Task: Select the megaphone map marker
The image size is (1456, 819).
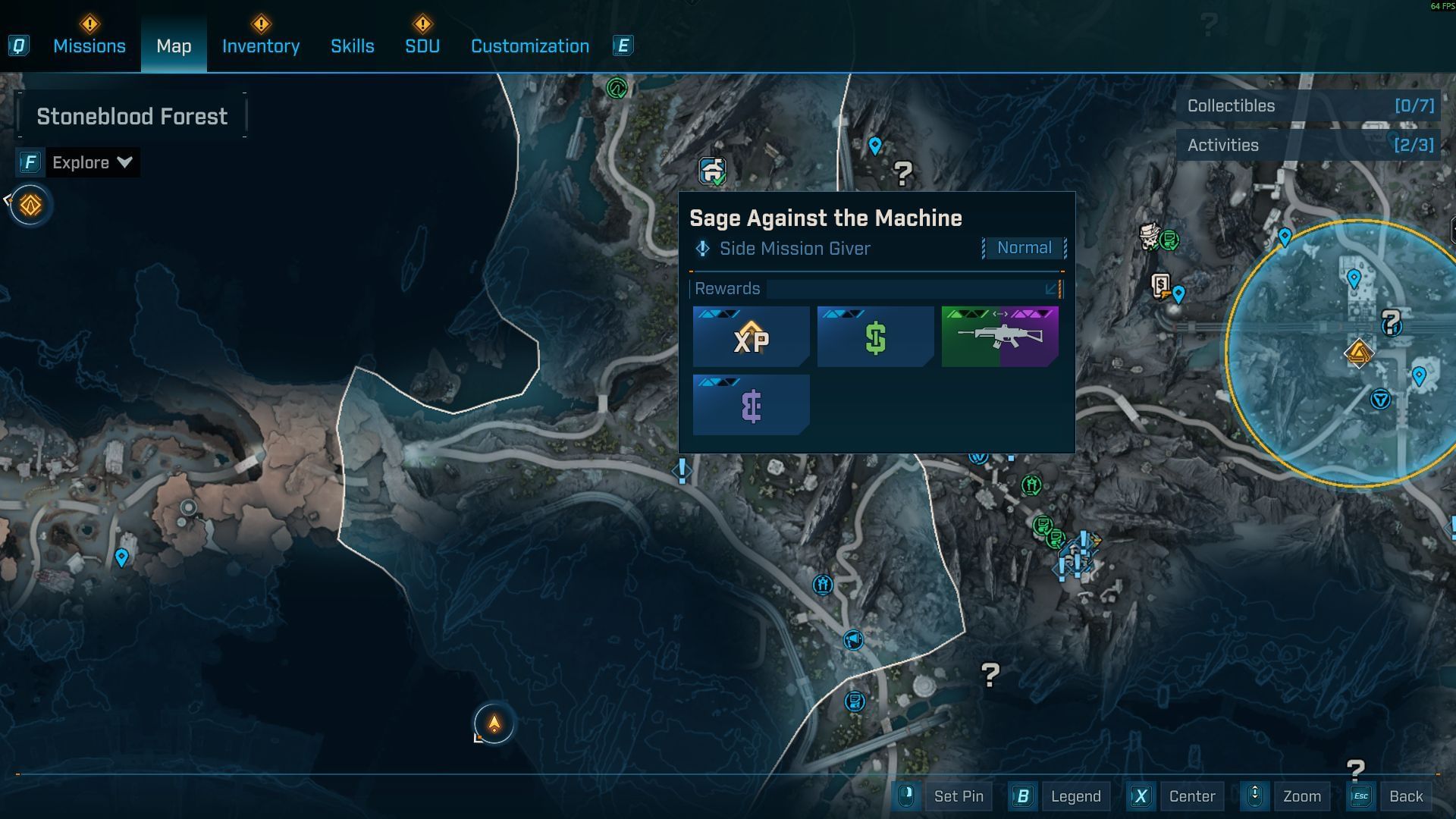Action: click(853, 640)
